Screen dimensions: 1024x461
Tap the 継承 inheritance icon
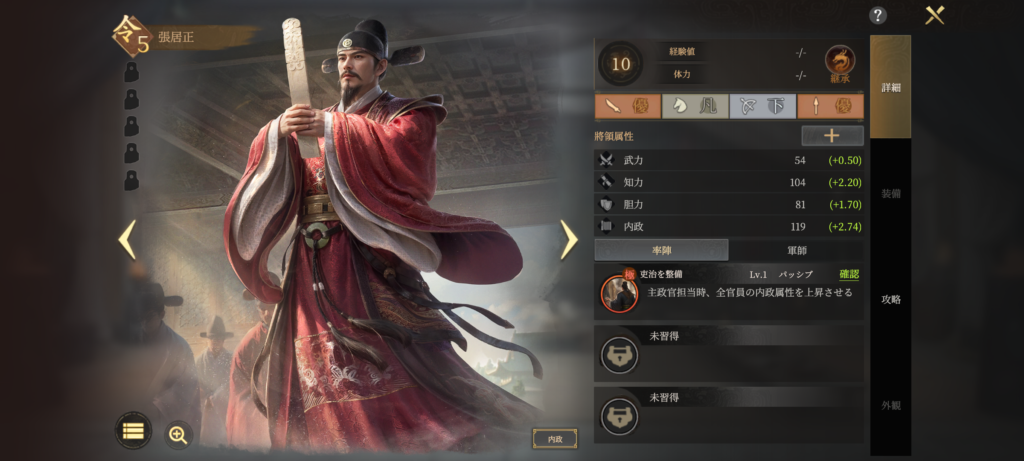[x=839, y=62]
